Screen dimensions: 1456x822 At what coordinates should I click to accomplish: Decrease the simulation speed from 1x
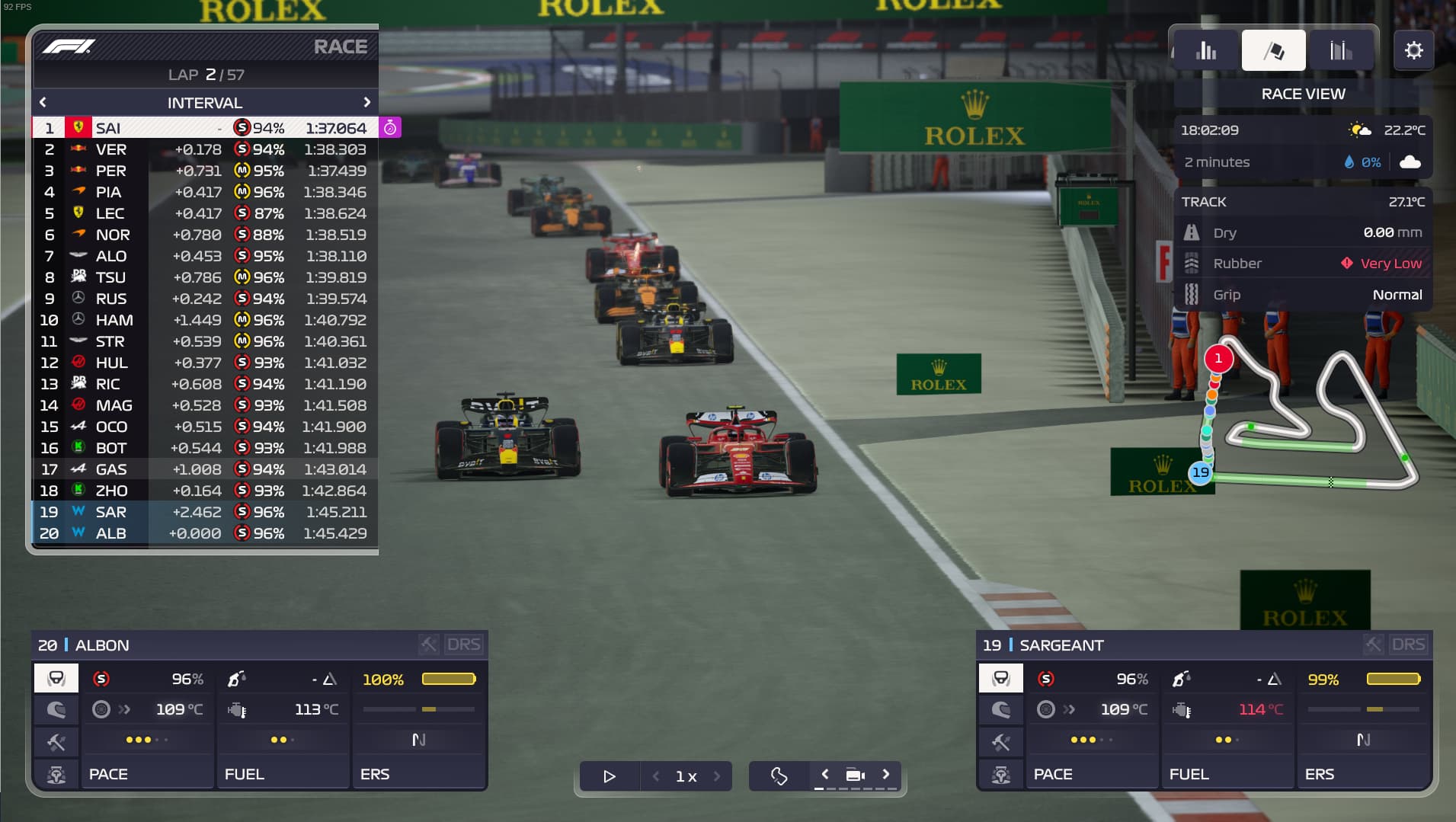[656, 776]
